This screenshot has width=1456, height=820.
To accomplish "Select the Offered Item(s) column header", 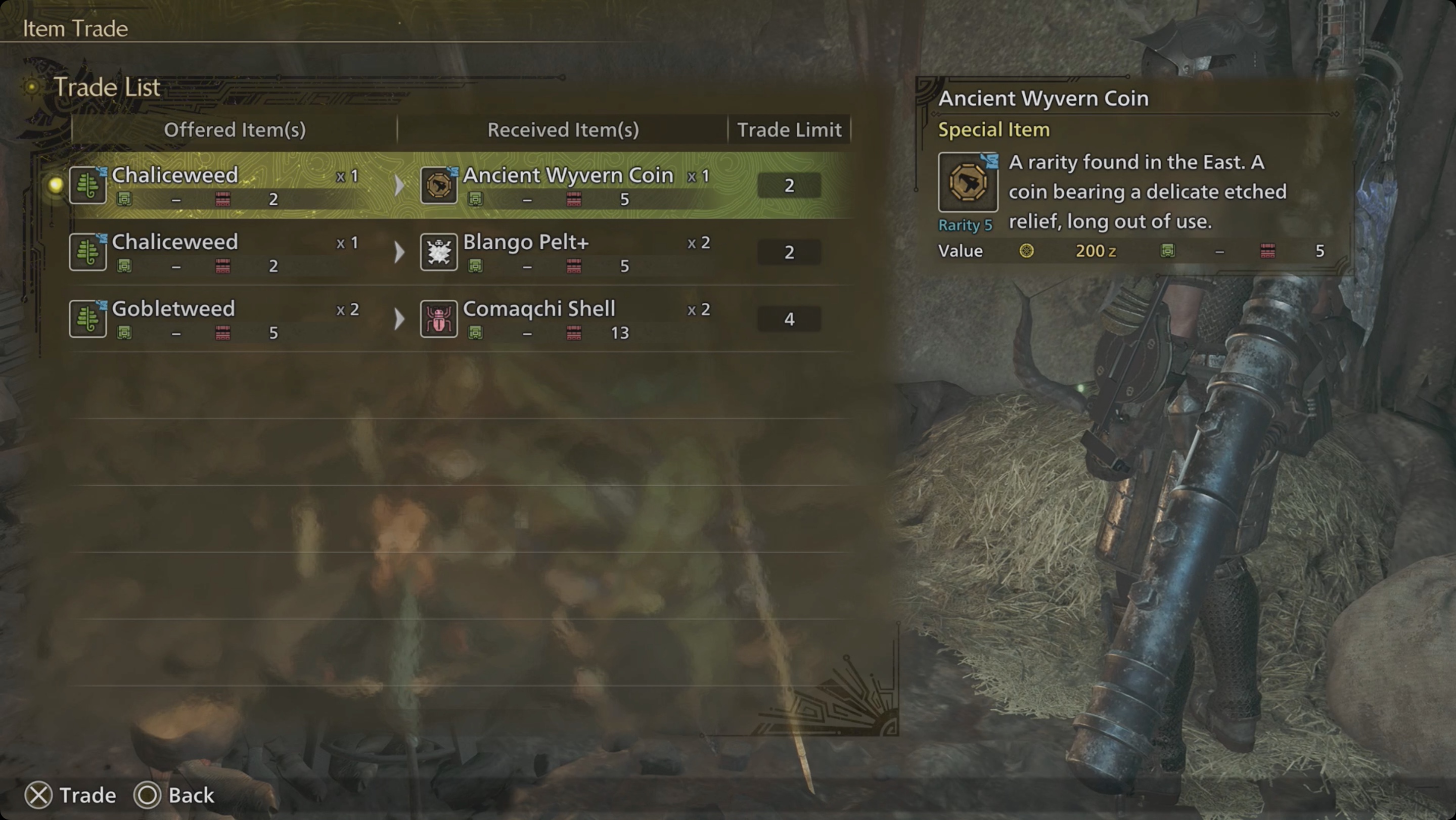I will 235,129.
